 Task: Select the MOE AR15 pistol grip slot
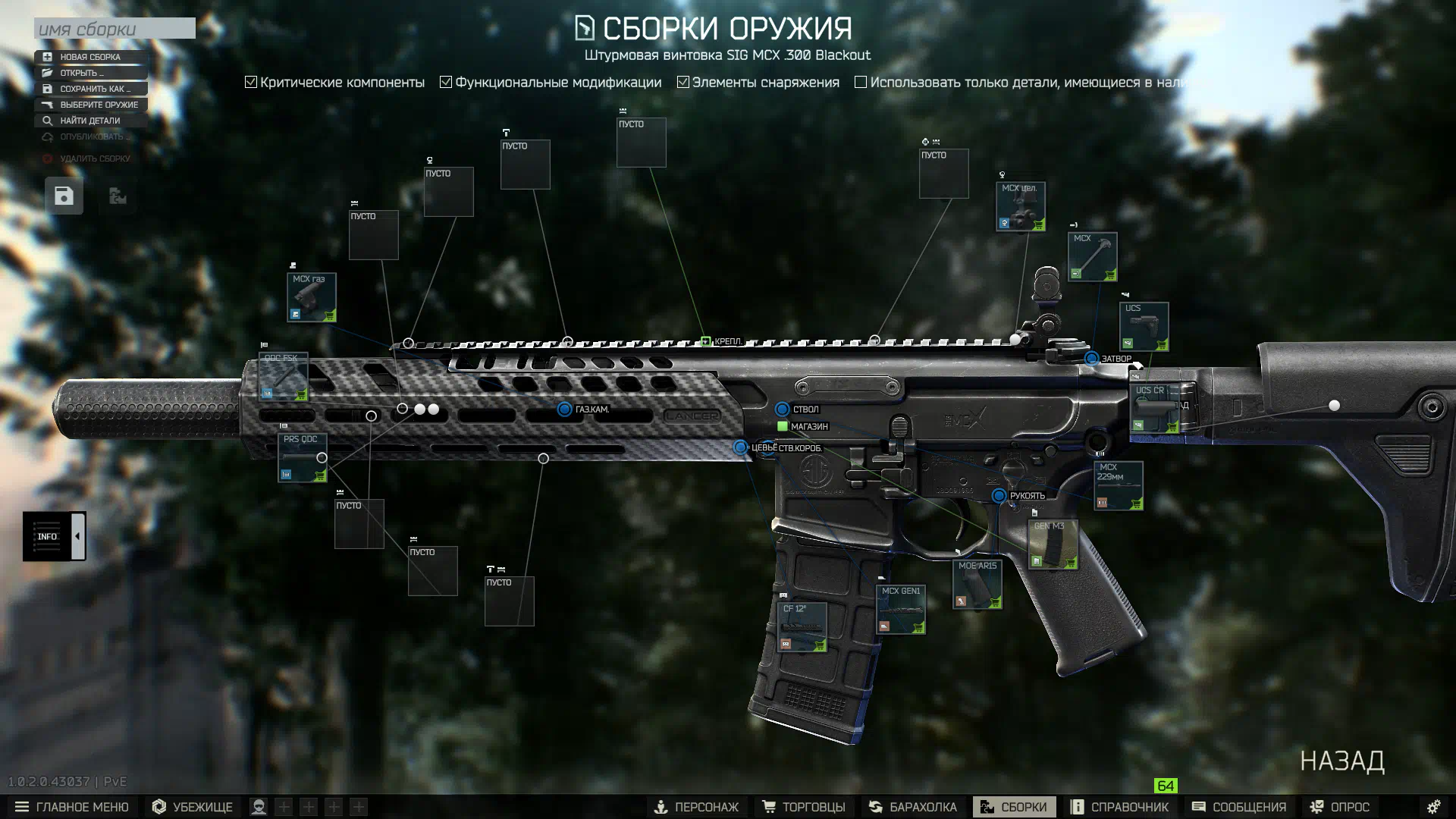click(977, 585)
